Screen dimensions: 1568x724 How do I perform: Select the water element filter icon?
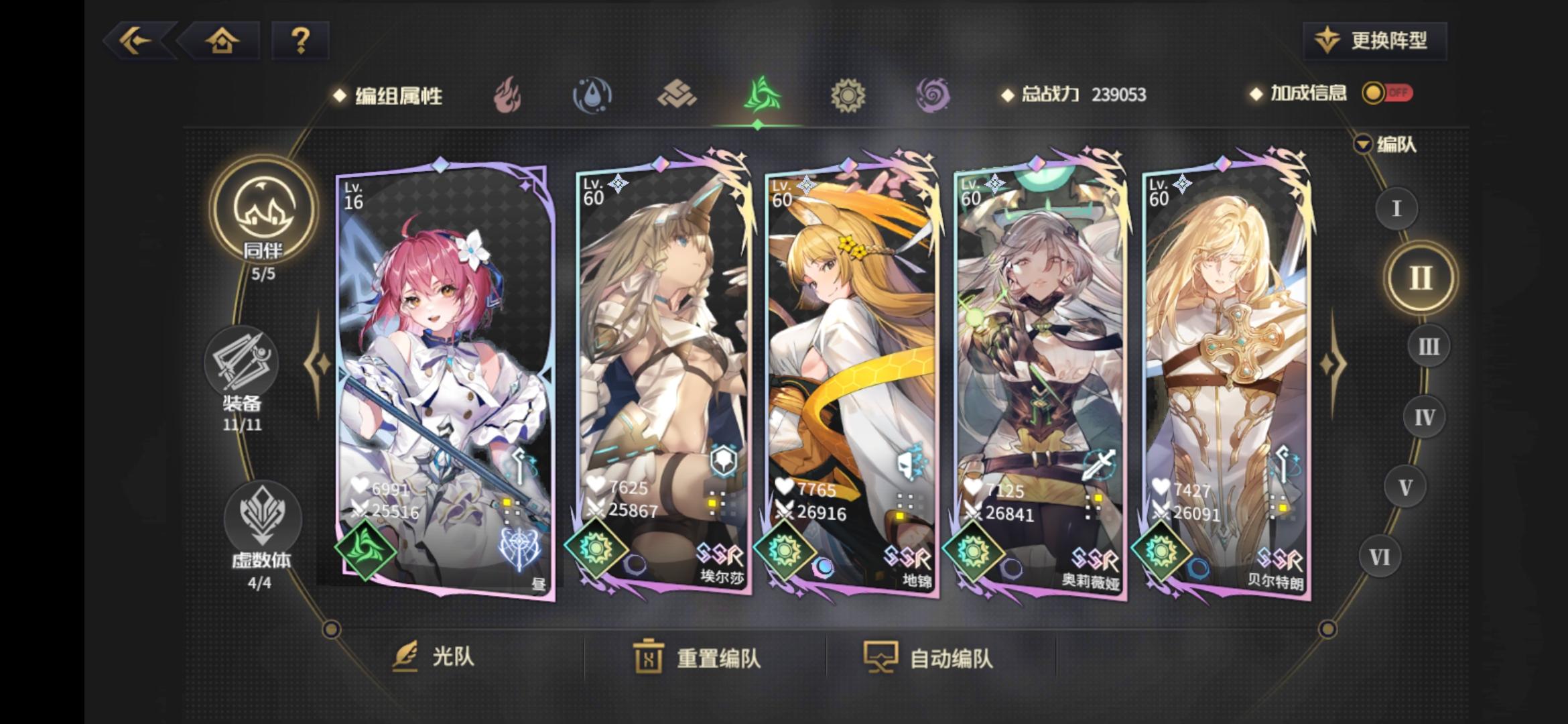point(593,95)
